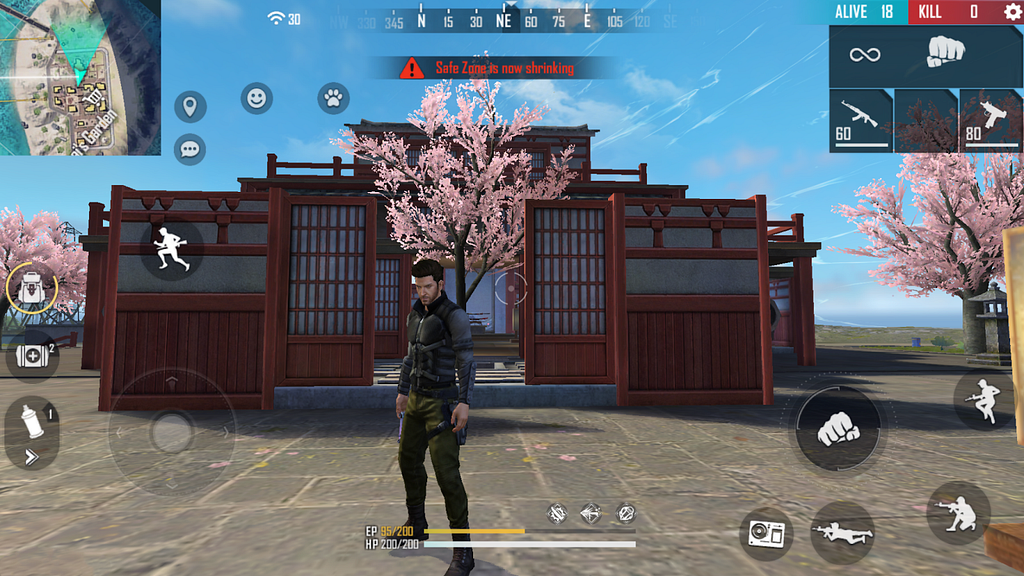Image resolution: width=1024 pixels, height=576 pixels.
Task: Tap the map location pin icon
Action: pyautogui.click(x=189, y=107)
